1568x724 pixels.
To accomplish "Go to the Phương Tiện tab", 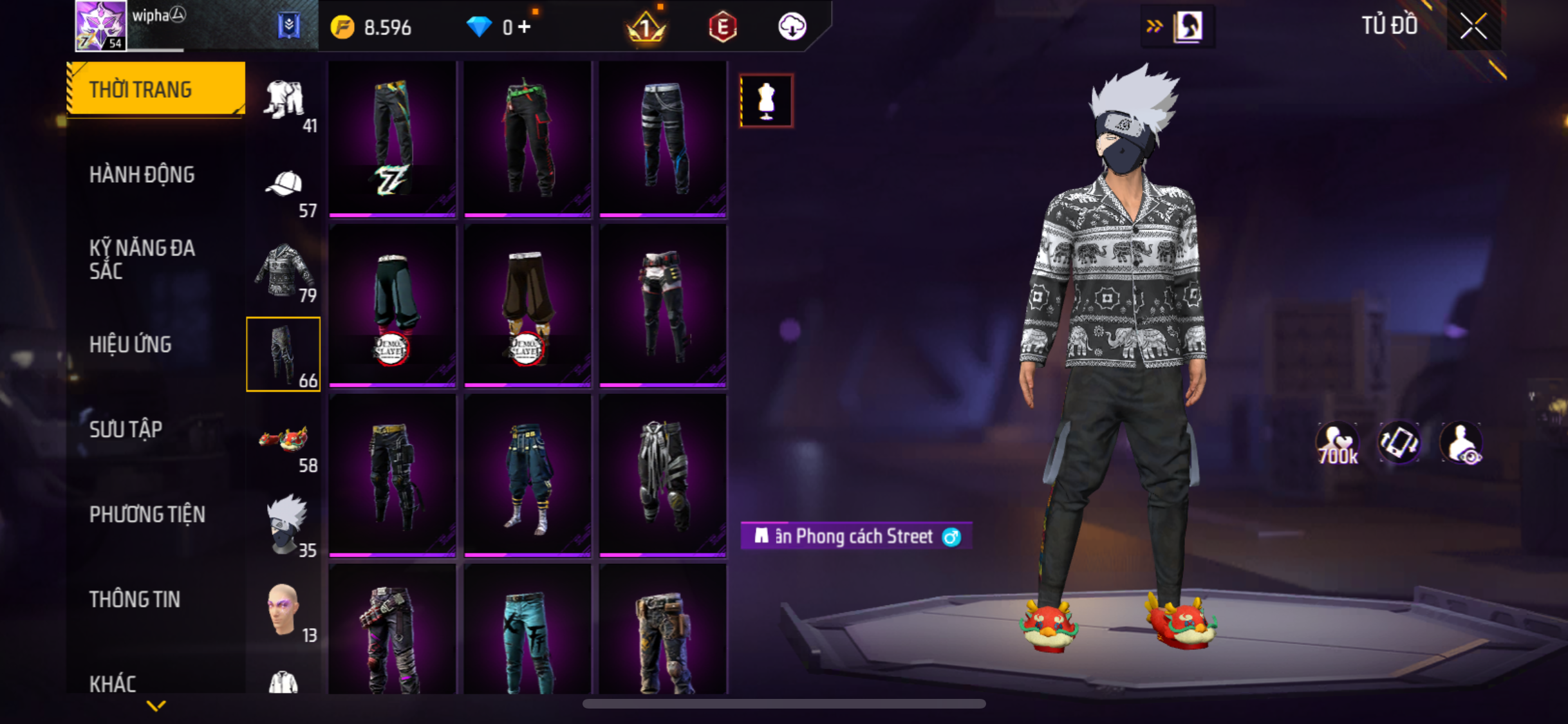I will pos(147,514).
